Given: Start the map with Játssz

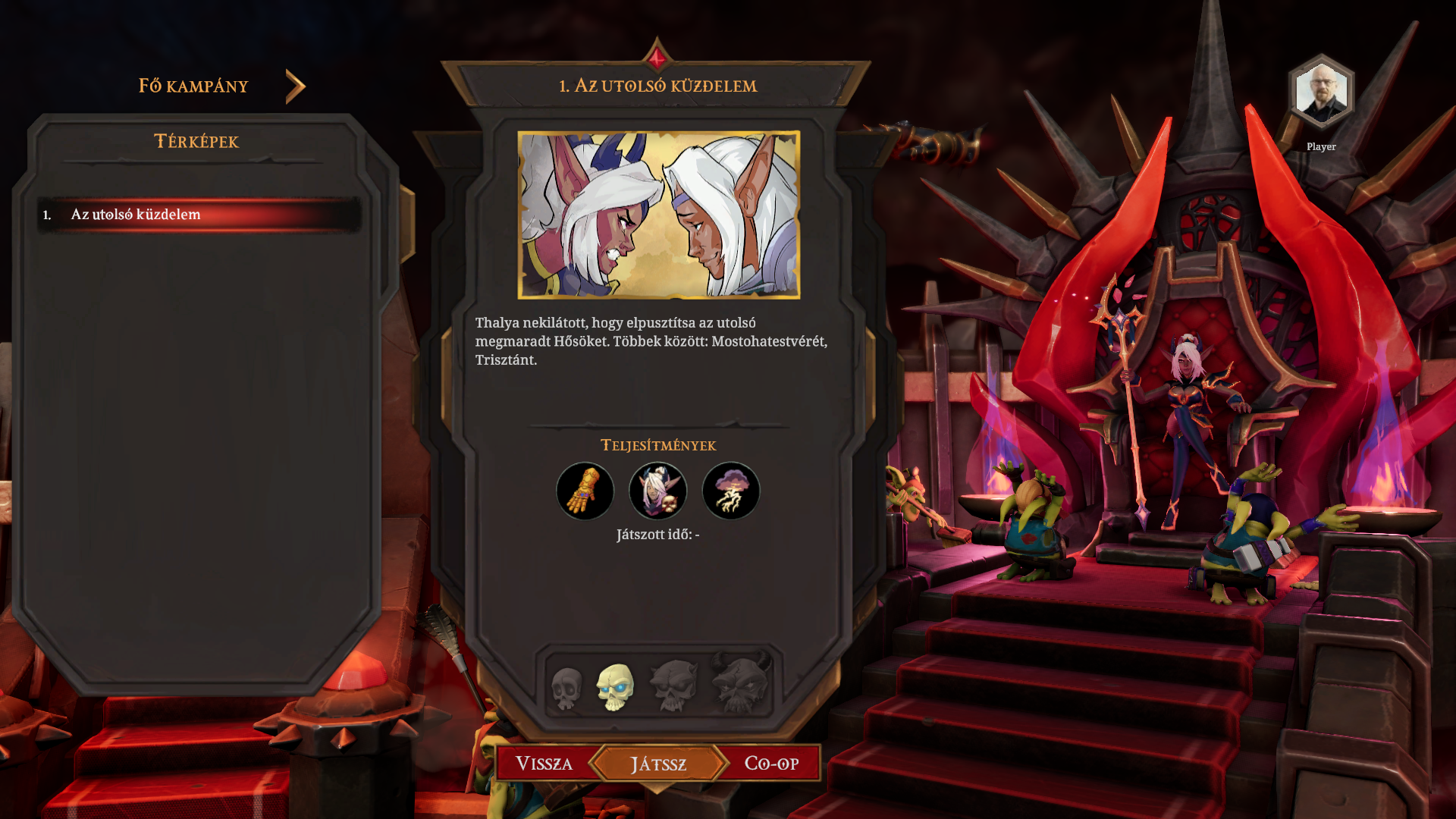Looking at the screenshot, I should [658, 764].
